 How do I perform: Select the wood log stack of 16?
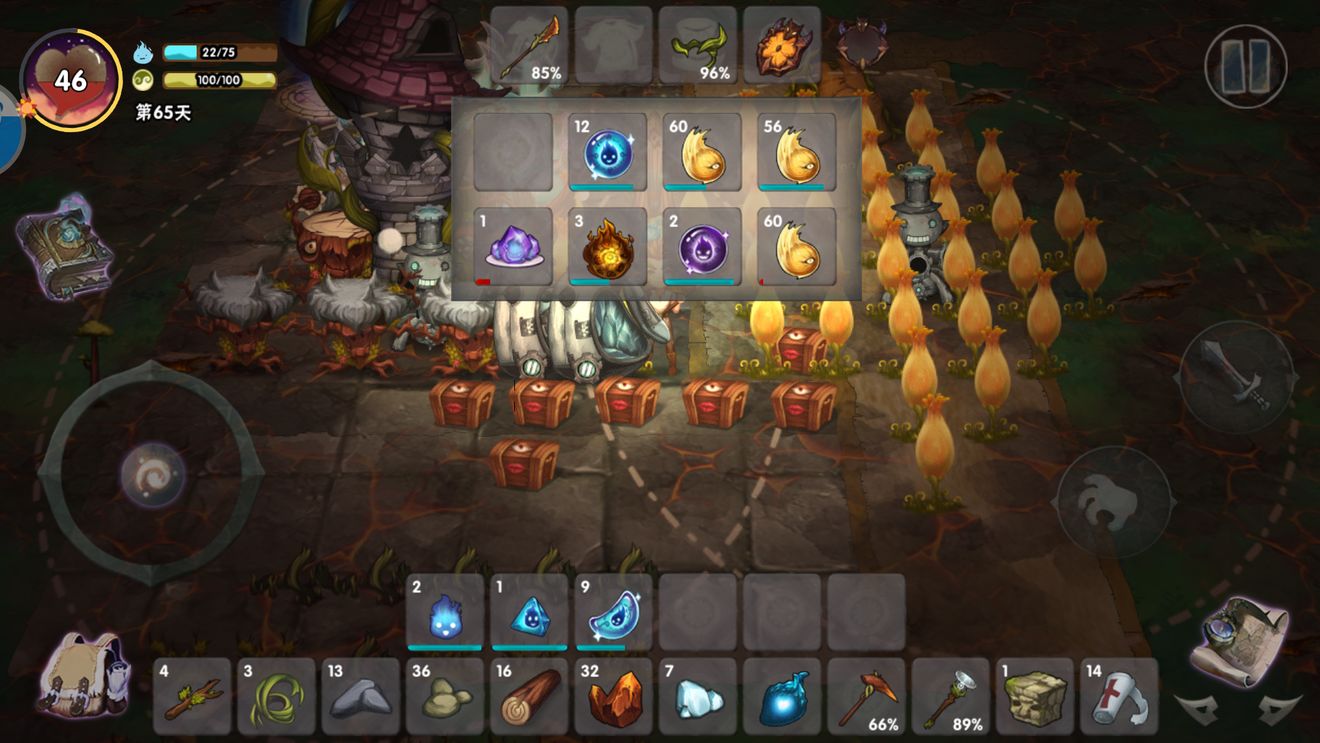click(529, 696)
